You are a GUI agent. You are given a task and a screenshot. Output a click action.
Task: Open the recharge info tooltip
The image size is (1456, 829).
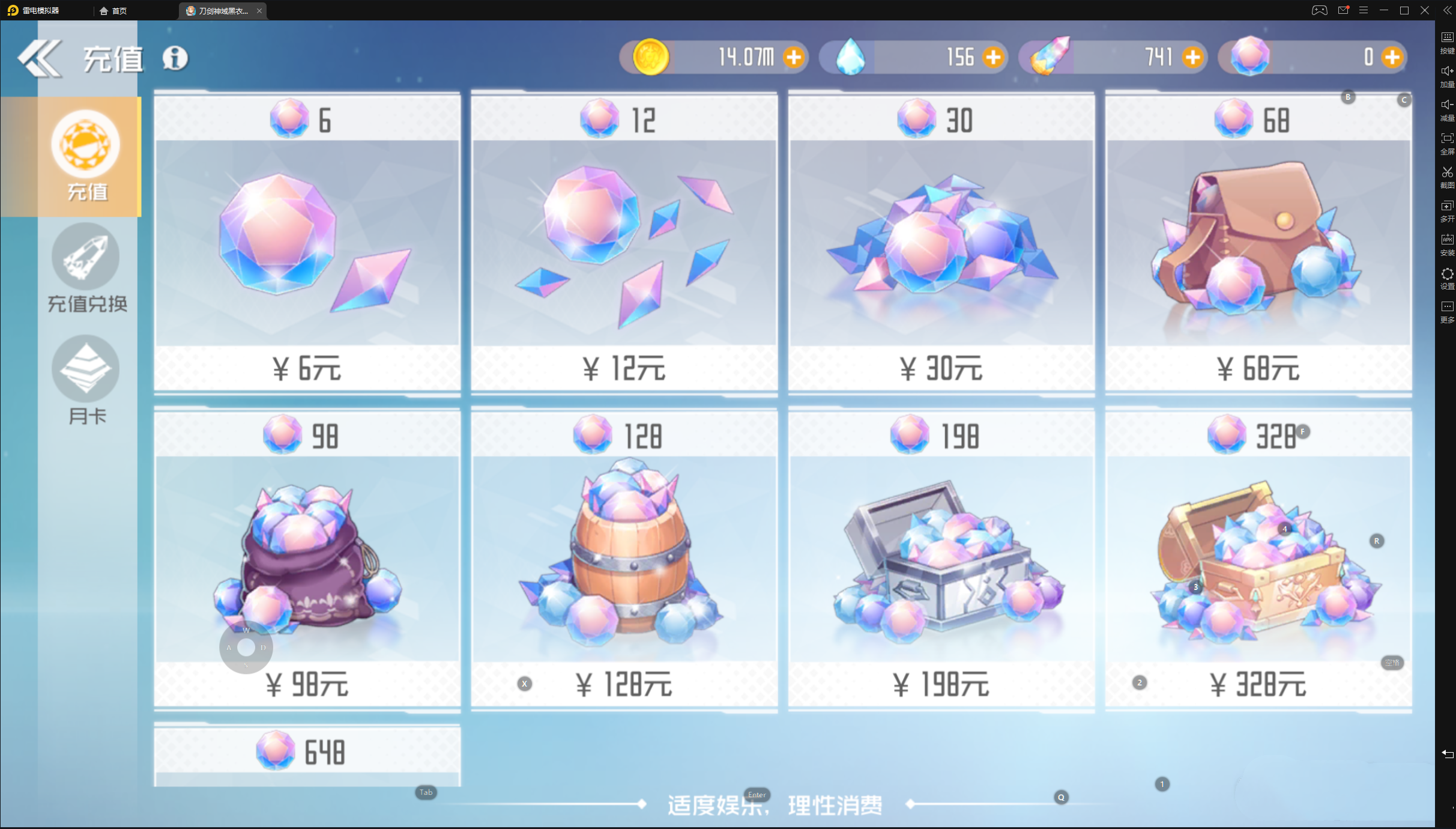175,58
